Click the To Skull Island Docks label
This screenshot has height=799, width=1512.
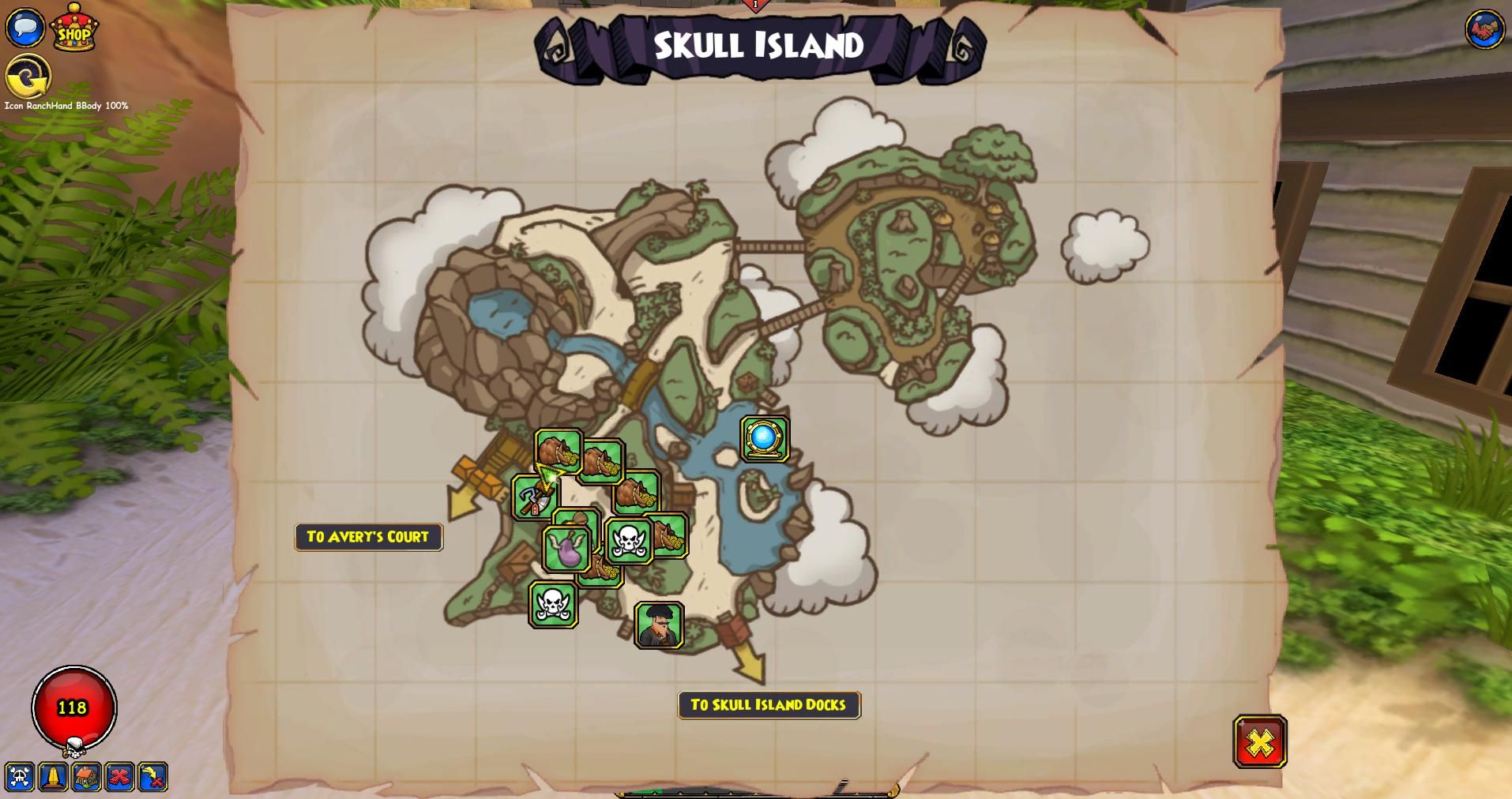tap(769, 706)
